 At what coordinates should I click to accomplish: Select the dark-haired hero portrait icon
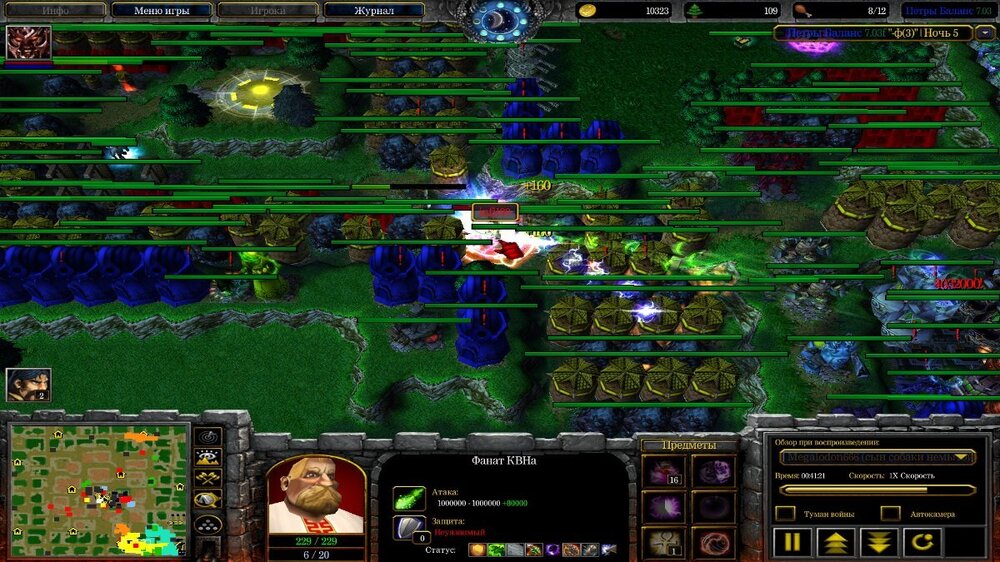tap(28, 385)
